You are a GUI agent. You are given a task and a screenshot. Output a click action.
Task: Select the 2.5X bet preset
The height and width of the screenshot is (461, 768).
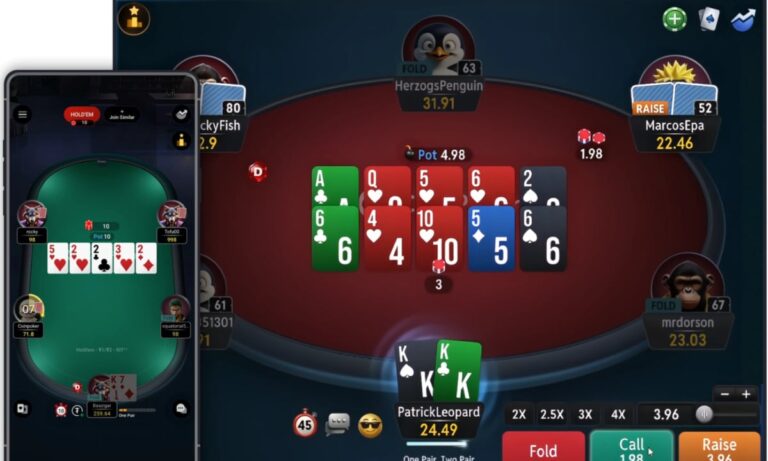point(552,414)
